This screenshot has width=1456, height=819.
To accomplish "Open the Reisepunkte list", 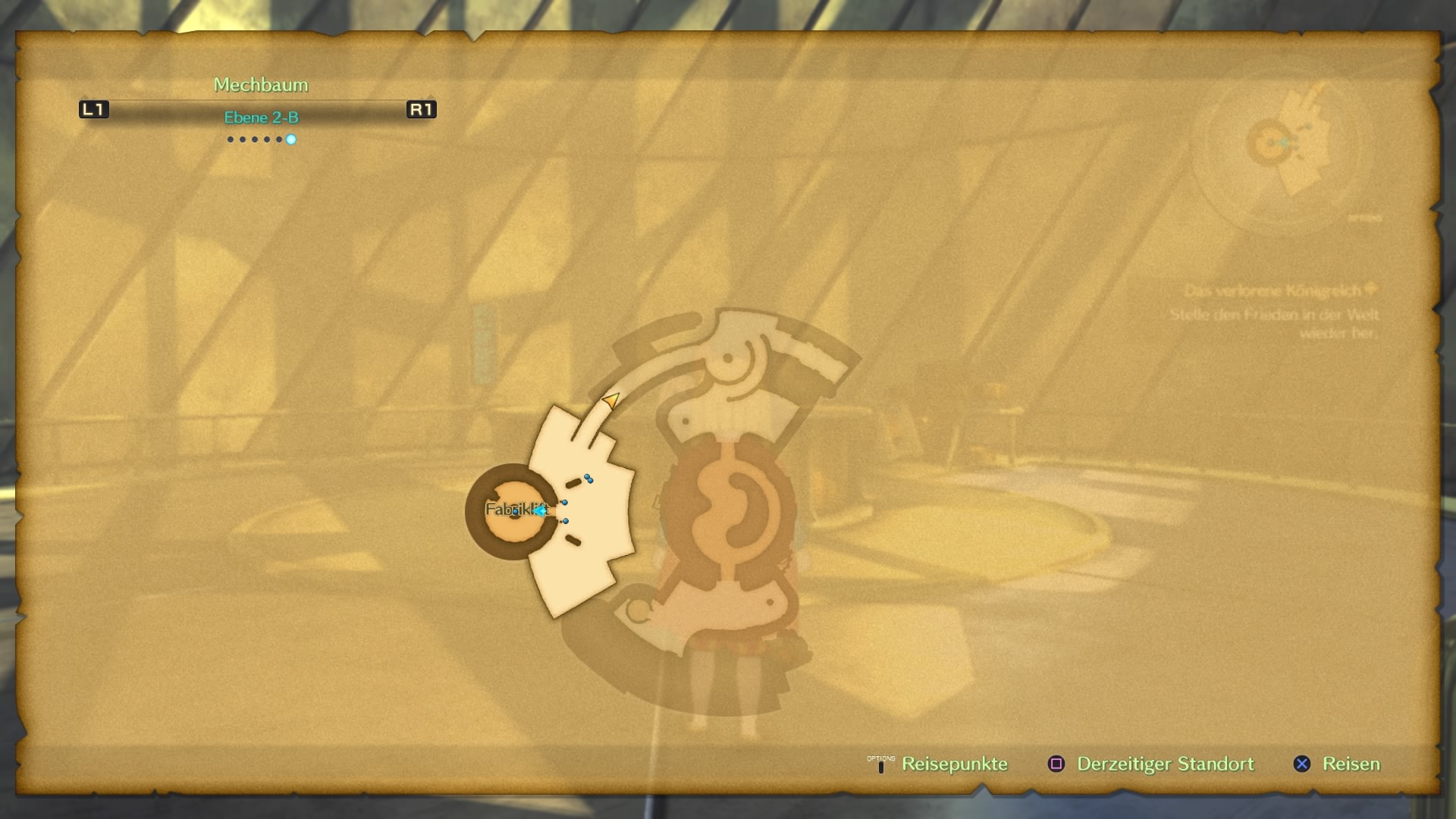I will pos(953,764).
